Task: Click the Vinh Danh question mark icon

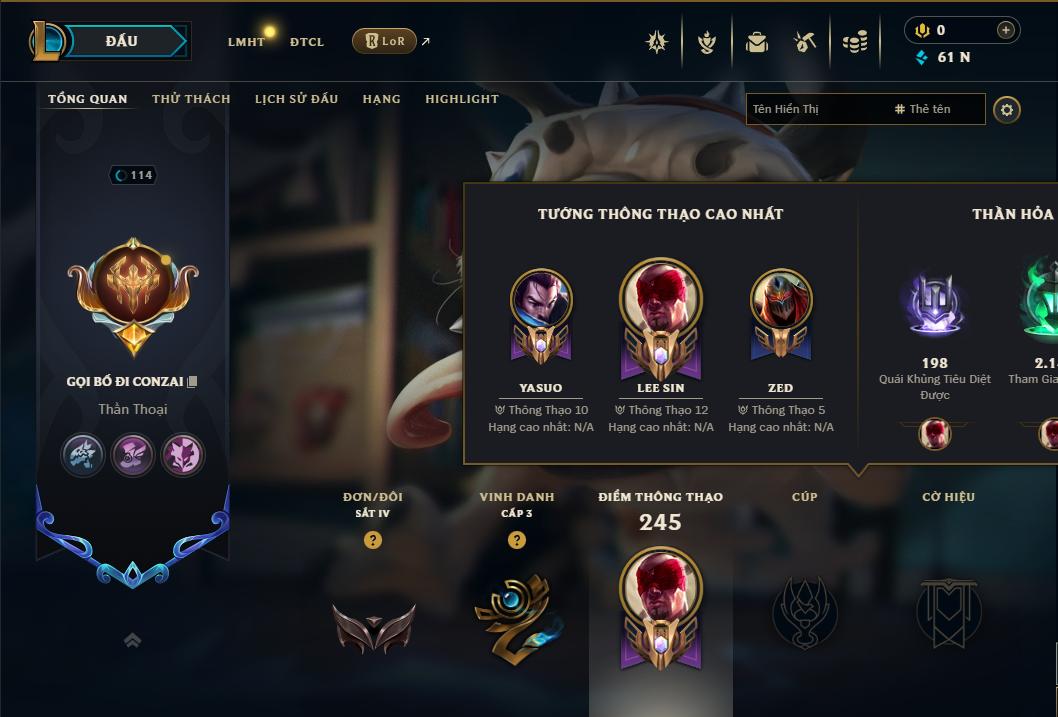Action: (517, 541)
